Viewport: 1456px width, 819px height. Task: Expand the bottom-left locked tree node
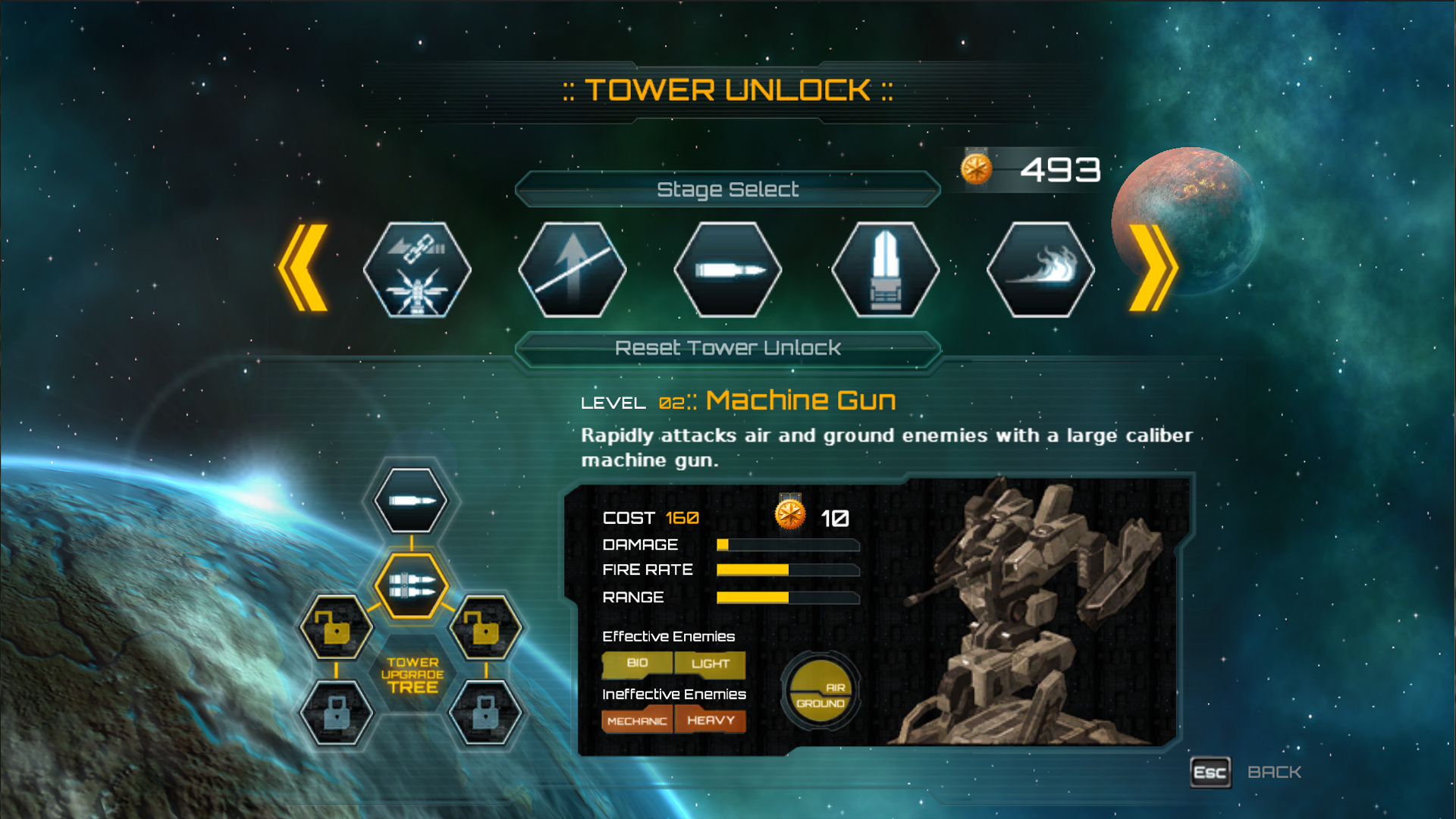pyautogui.click(x=337, y=713)
